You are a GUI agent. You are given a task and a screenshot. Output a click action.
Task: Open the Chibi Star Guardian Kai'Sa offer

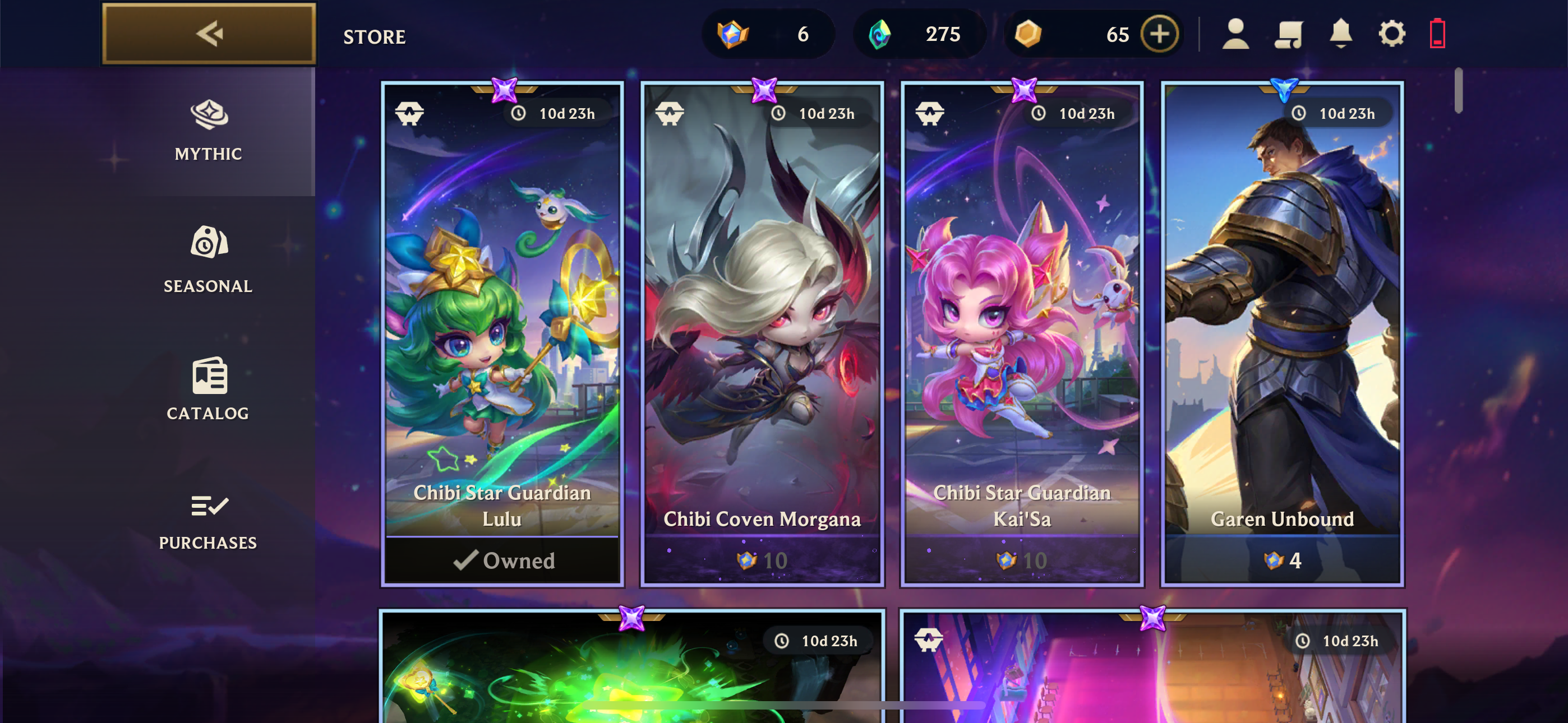[x=1022, y=333]
